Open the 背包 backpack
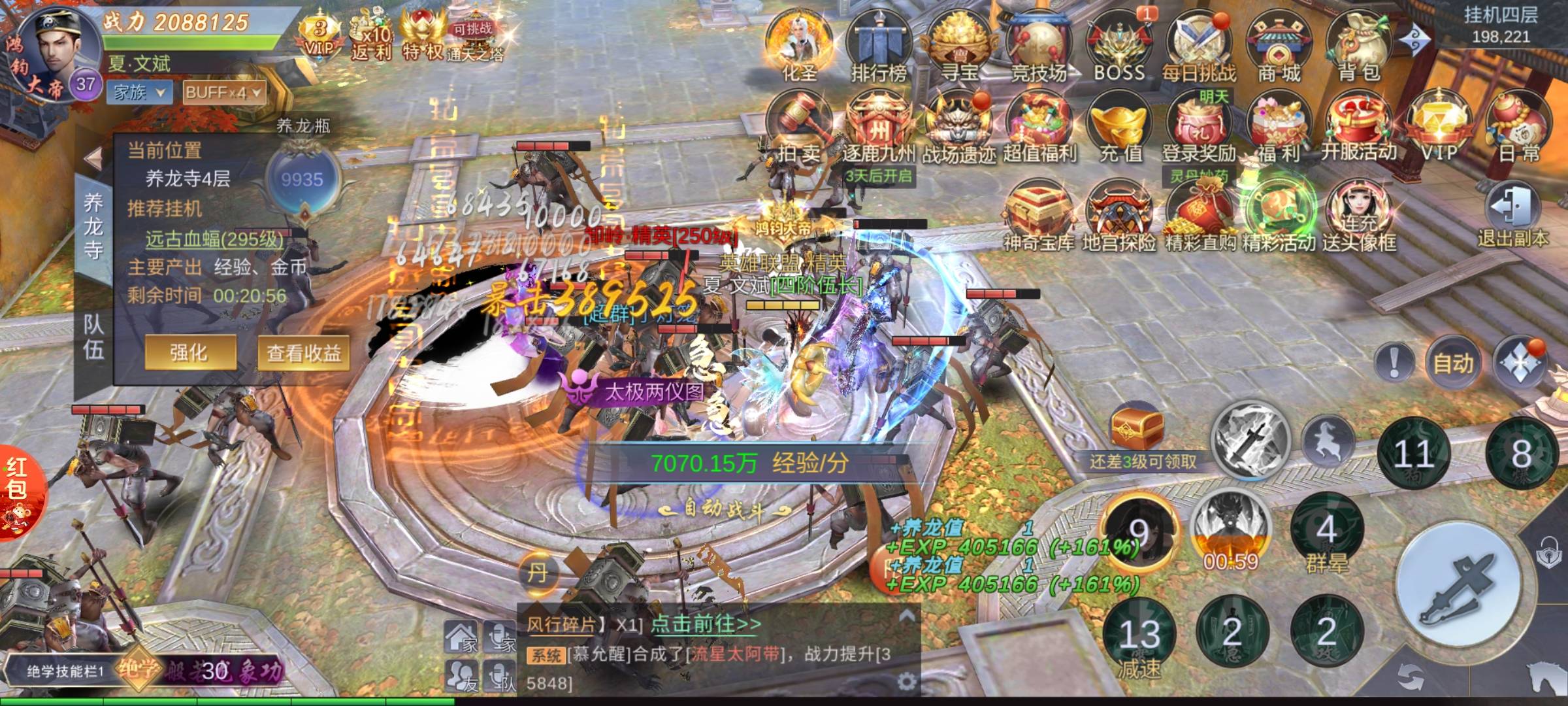Screen dimensions: 1568x706 (1359, 46)
